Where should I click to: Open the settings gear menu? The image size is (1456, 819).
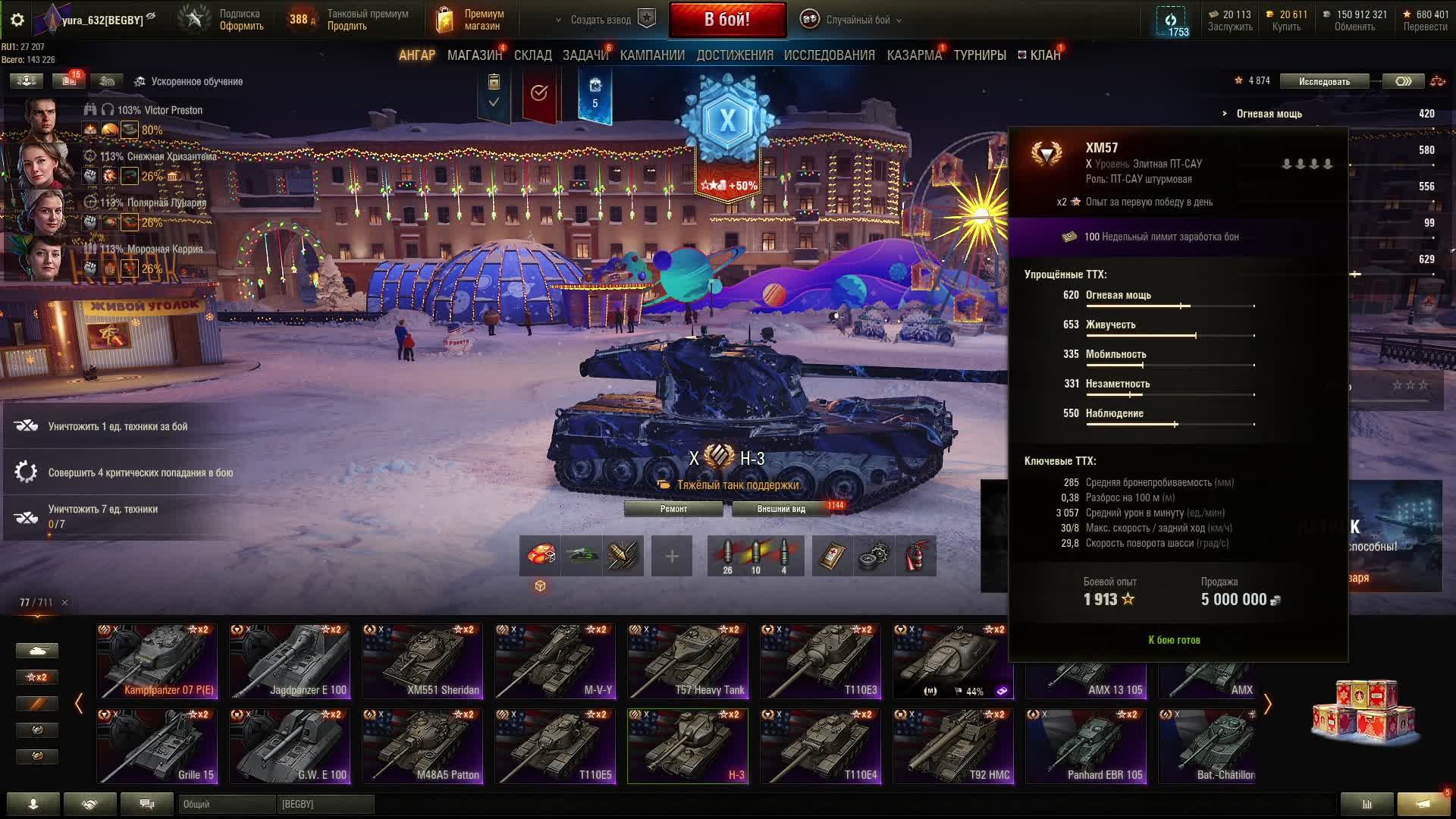pyautogui.click(x=17, y=20)
